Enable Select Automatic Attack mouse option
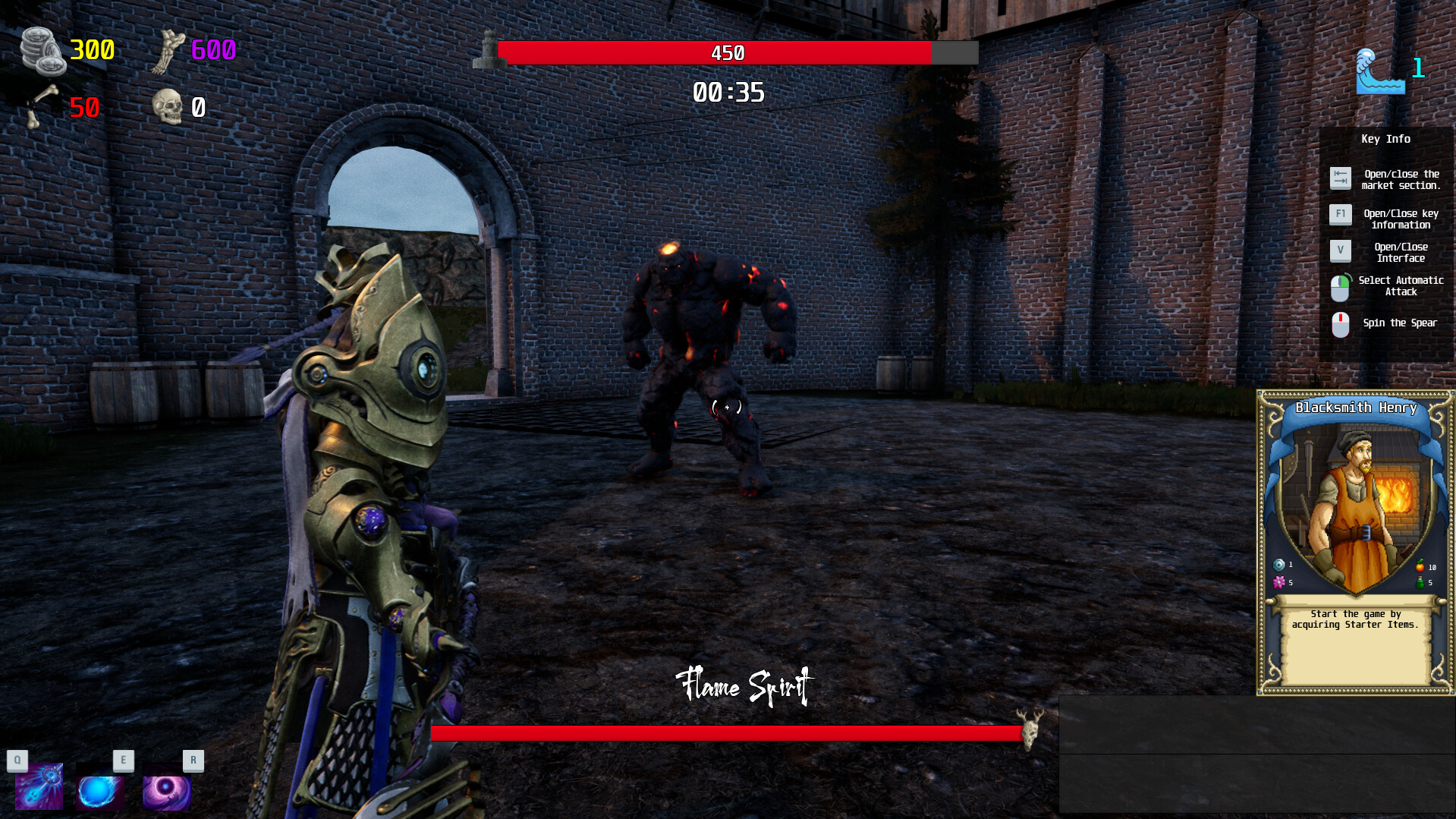This screenshot has width=1456, height=819. coord(1341,287)
